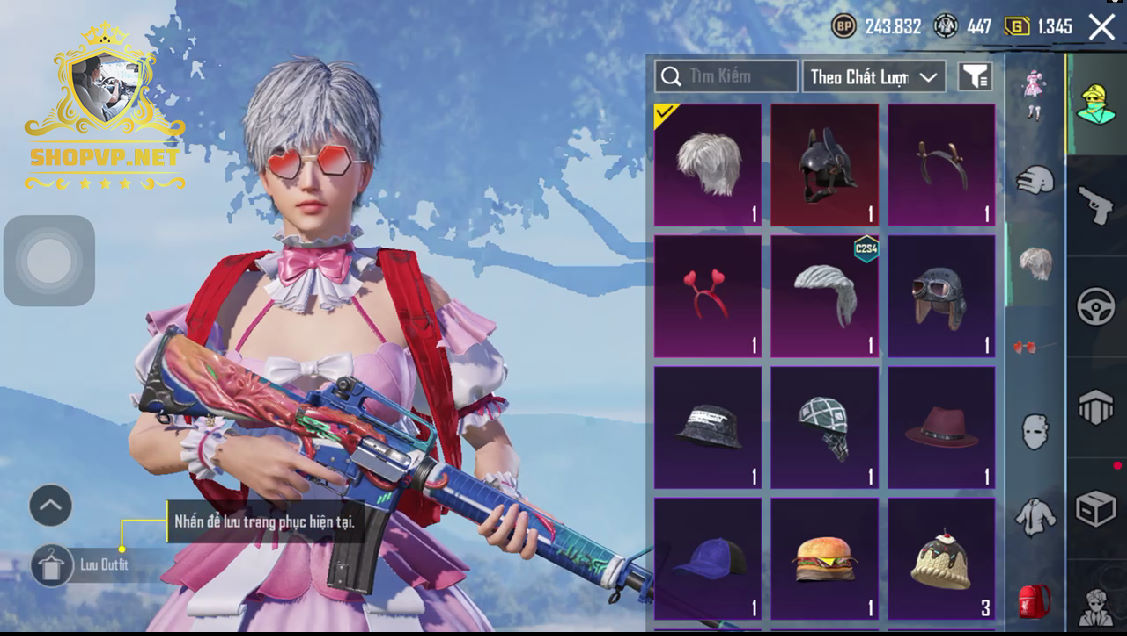The width and height of the screenshot is (1127, 636).
Task: Equip the hamburger hat item
Action: tap(825, 560)
